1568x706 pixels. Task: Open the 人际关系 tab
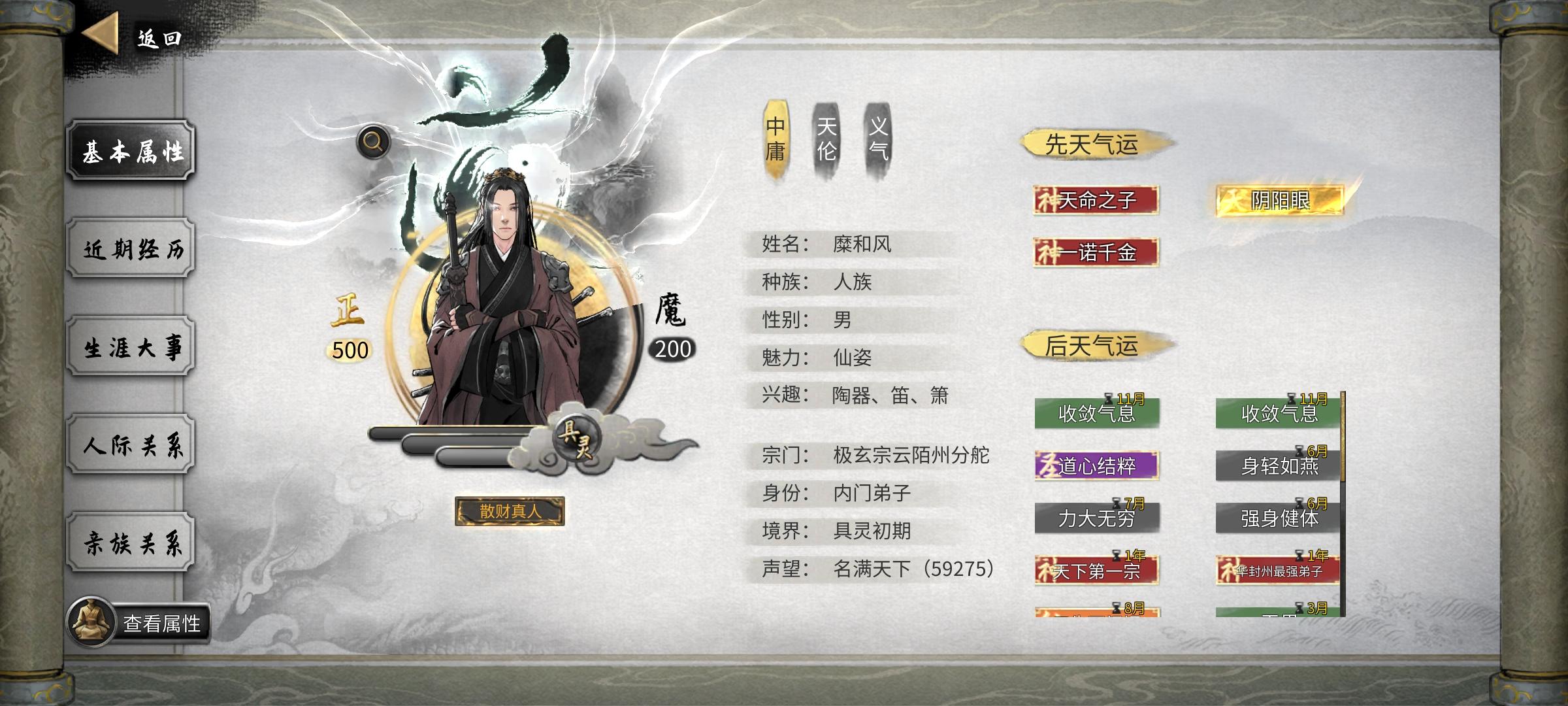click(x=131, y=445)
